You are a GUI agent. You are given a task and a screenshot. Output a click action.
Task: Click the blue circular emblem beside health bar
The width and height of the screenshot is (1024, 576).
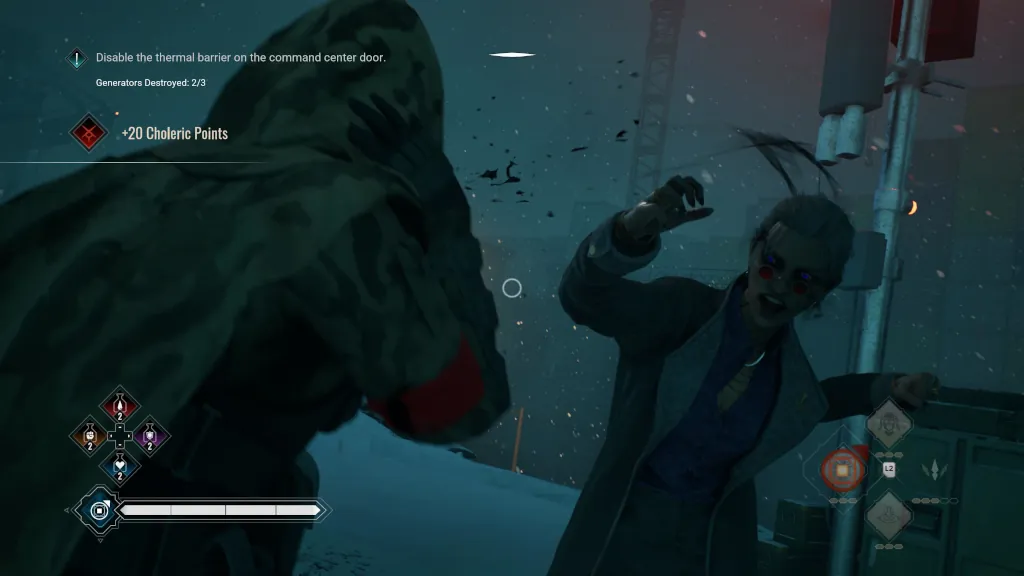tap(100, 511)
